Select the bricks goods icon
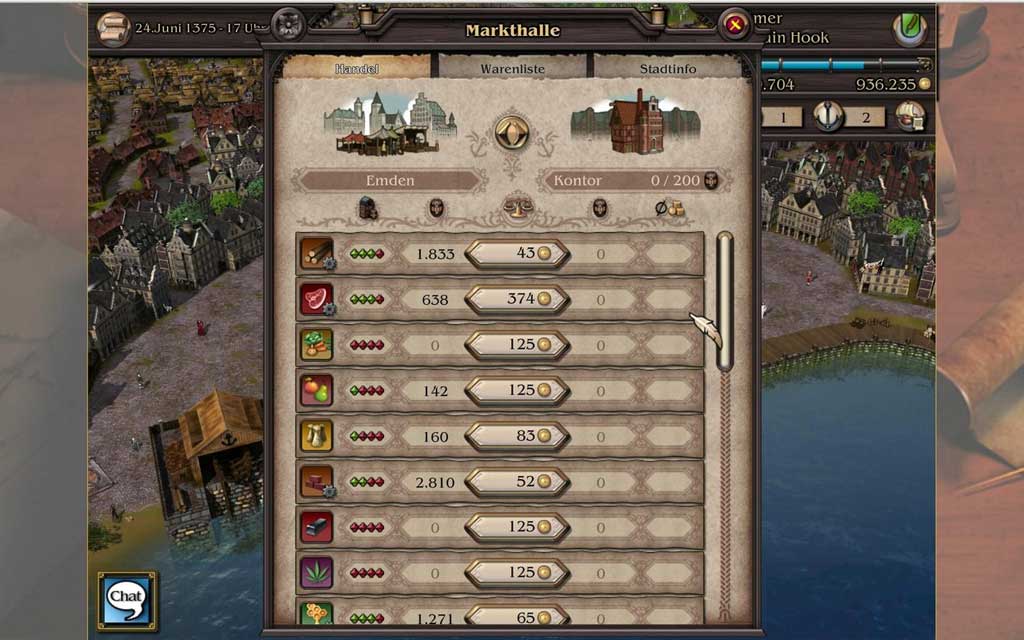 click(316, 481)
